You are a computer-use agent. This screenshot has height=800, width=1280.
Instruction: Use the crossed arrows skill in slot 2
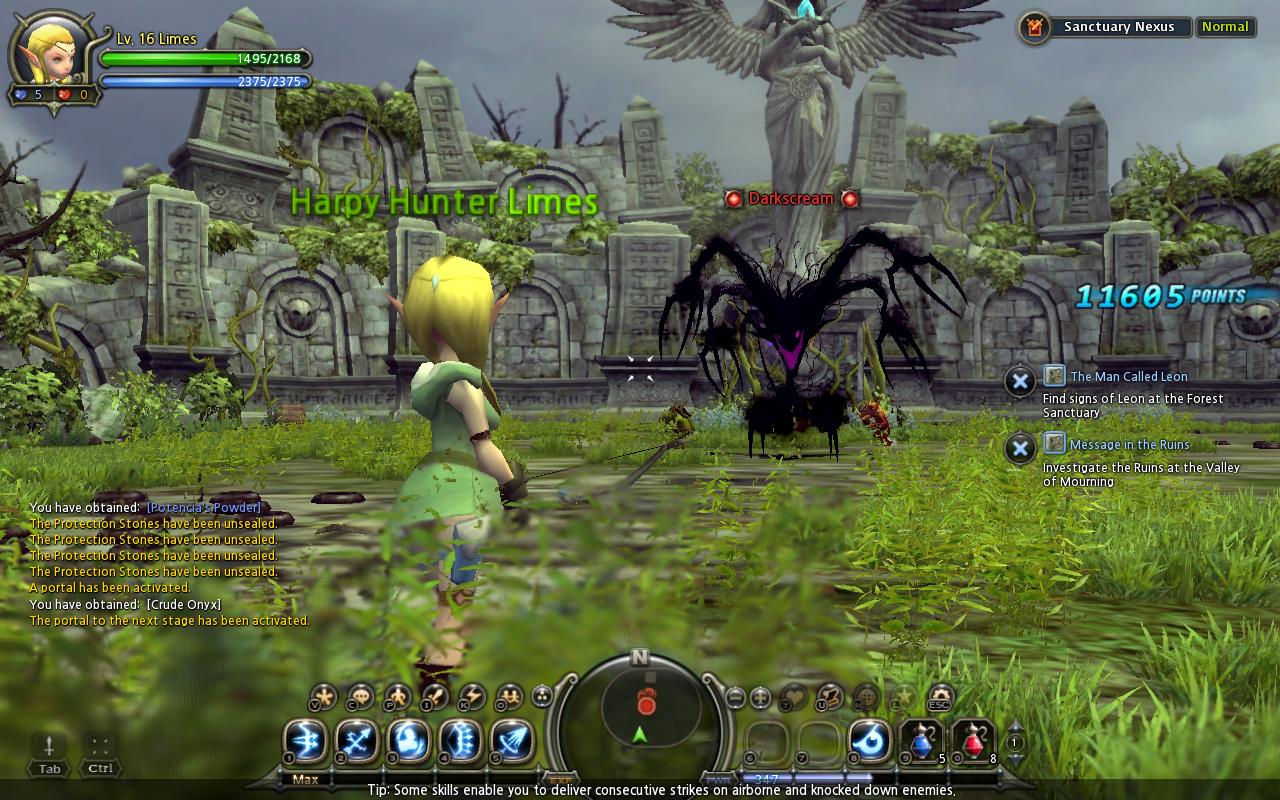pyautogui.click(x=357, y=741)
